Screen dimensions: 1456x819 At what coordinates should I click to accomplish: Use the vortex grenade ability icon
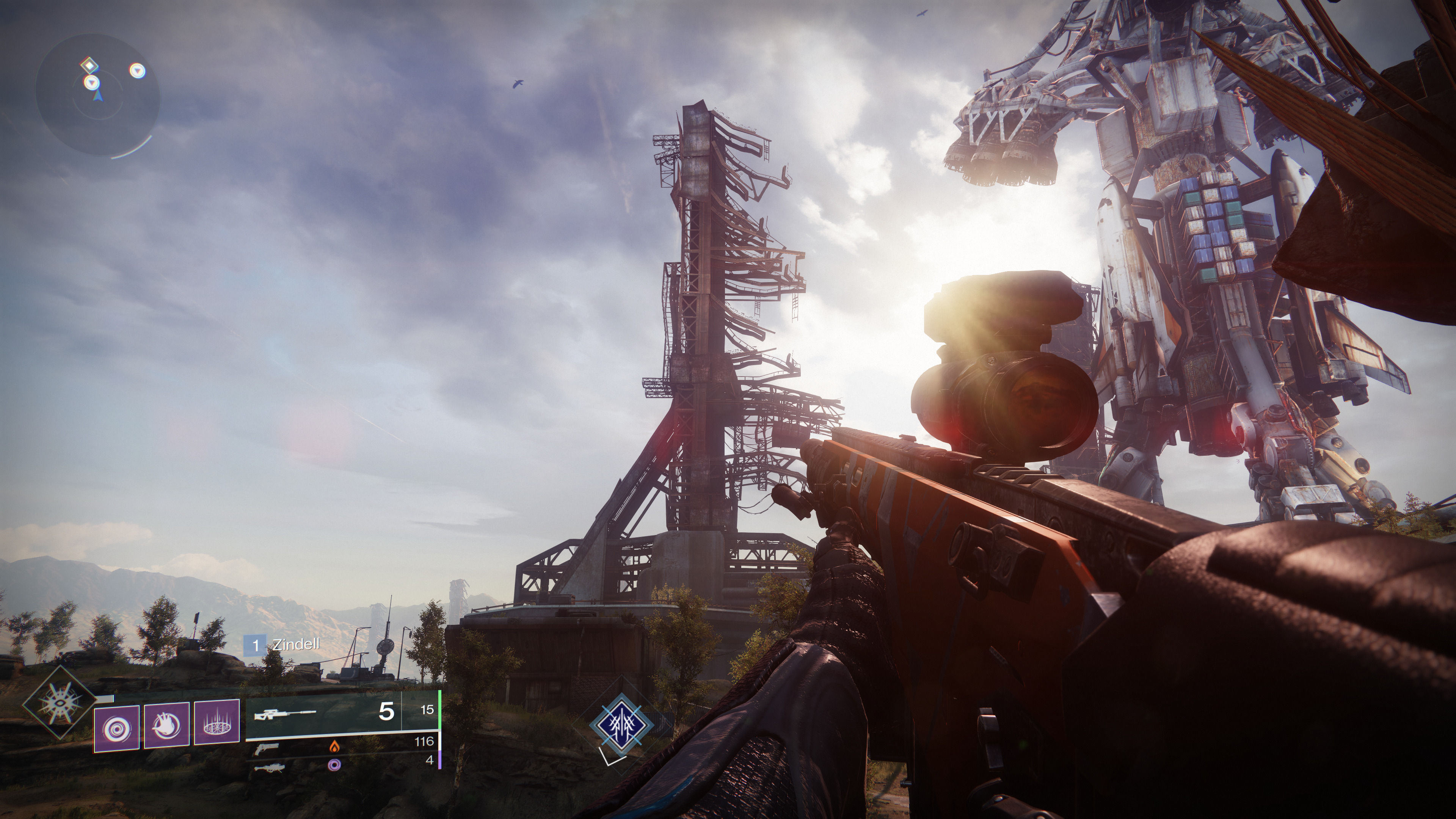pos(116,728)
